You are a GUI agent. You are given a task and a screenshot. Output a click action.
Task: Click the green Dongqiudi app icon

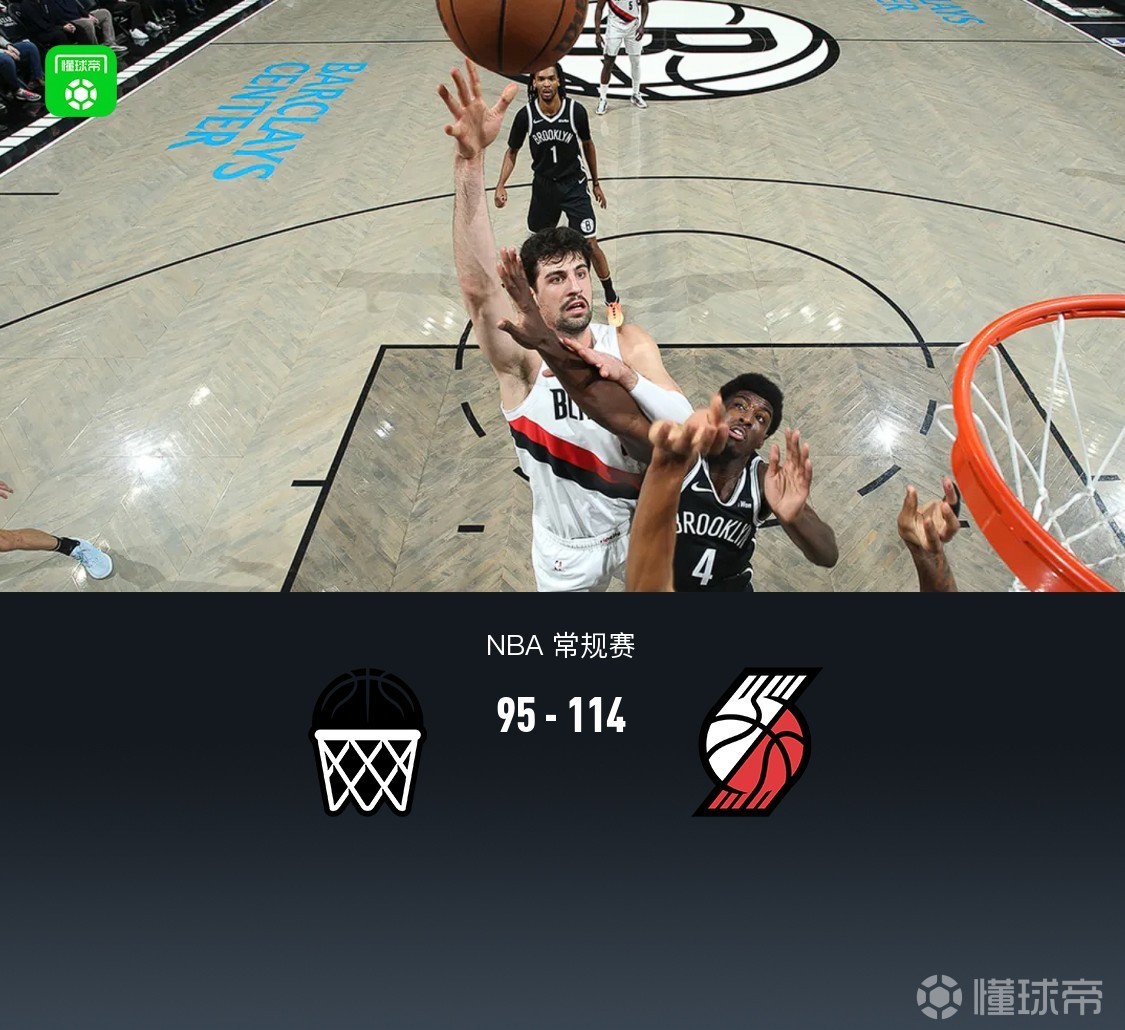tap(81, 81)
